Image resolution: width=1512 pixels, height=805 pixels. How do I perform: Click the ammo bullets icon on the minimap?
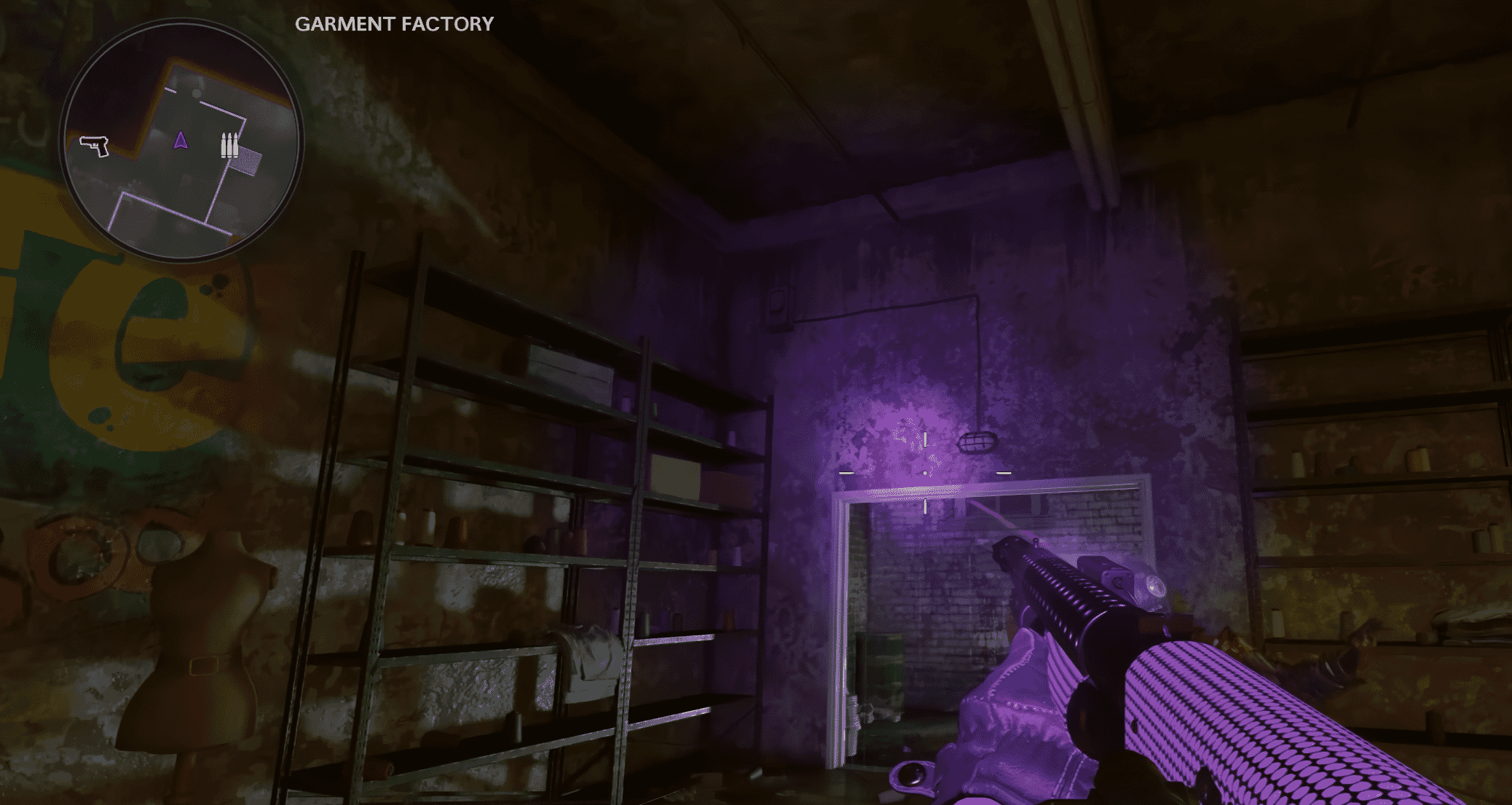tap(228, 145)
